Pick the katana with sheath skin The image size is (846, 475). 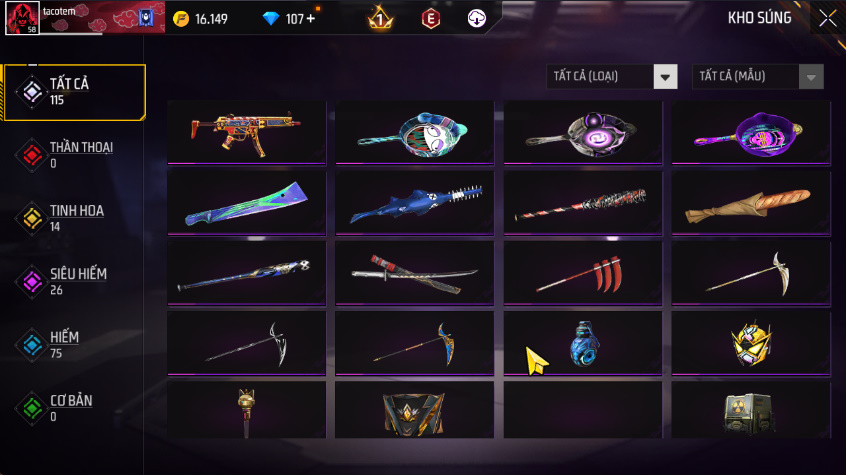tap(415, 271)
